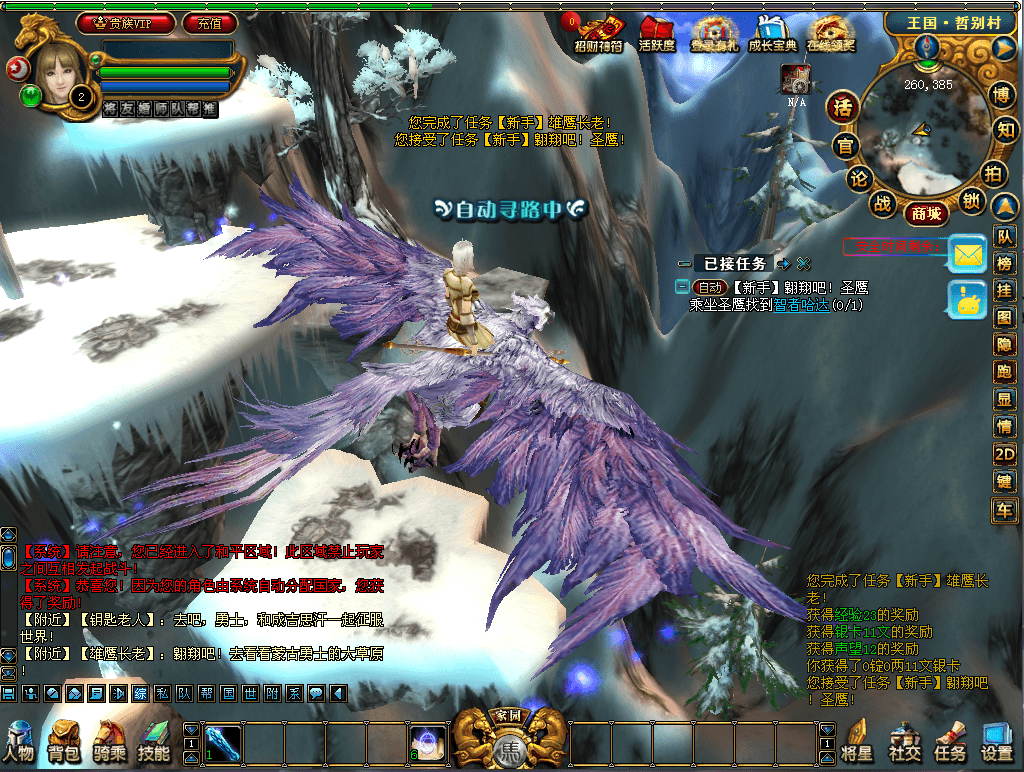
Task: Claim the 在线领奖 online reward
Action: click(832, 34)
